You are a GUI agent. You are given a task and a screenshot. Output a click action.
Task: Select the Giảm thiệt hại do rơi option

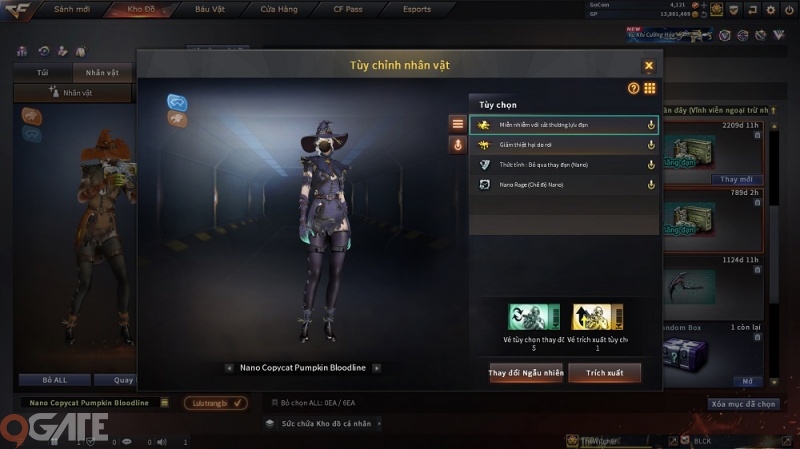[x=564, y=145]
